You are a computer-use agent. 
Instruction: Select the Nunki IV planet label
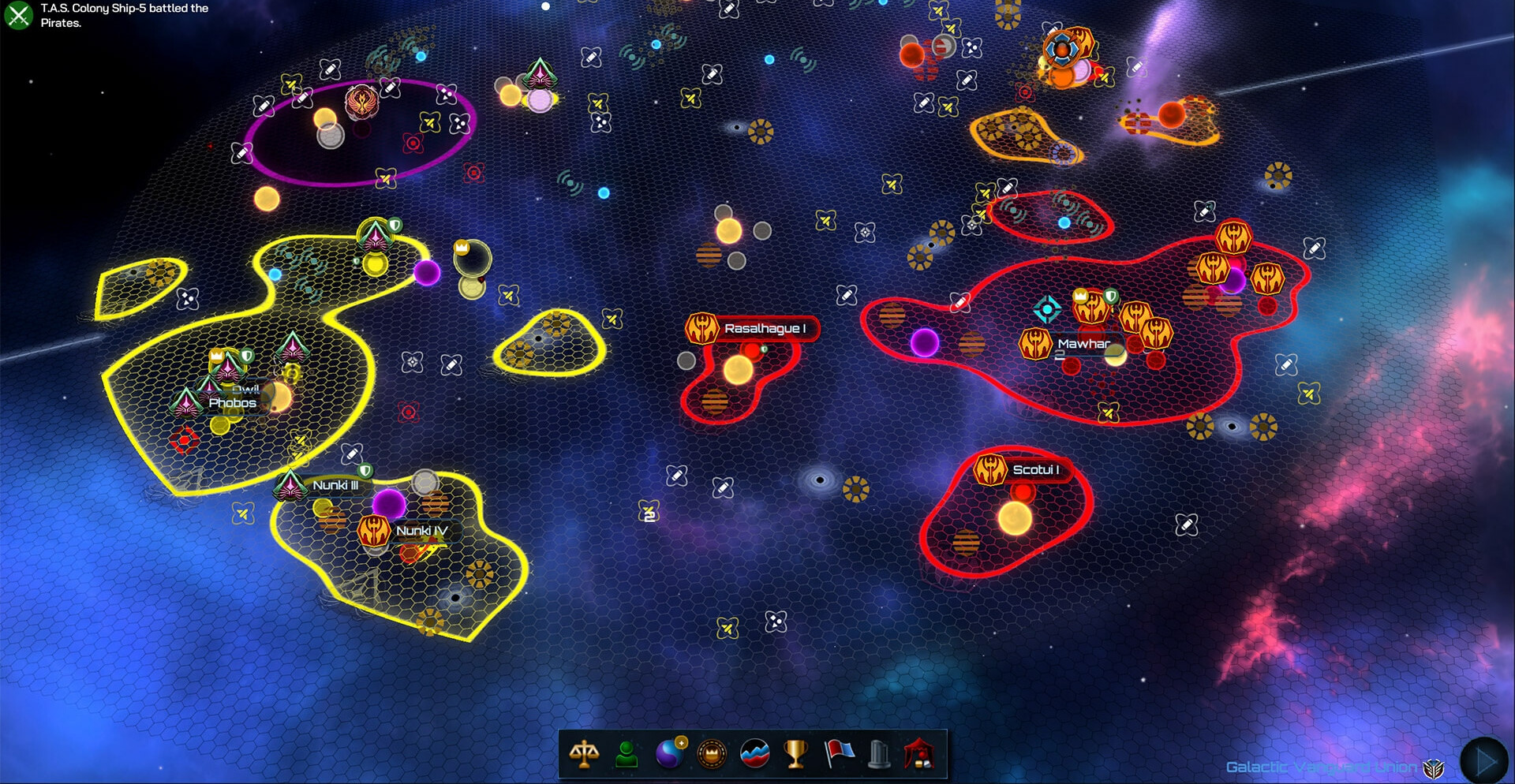tap(421, 531)
